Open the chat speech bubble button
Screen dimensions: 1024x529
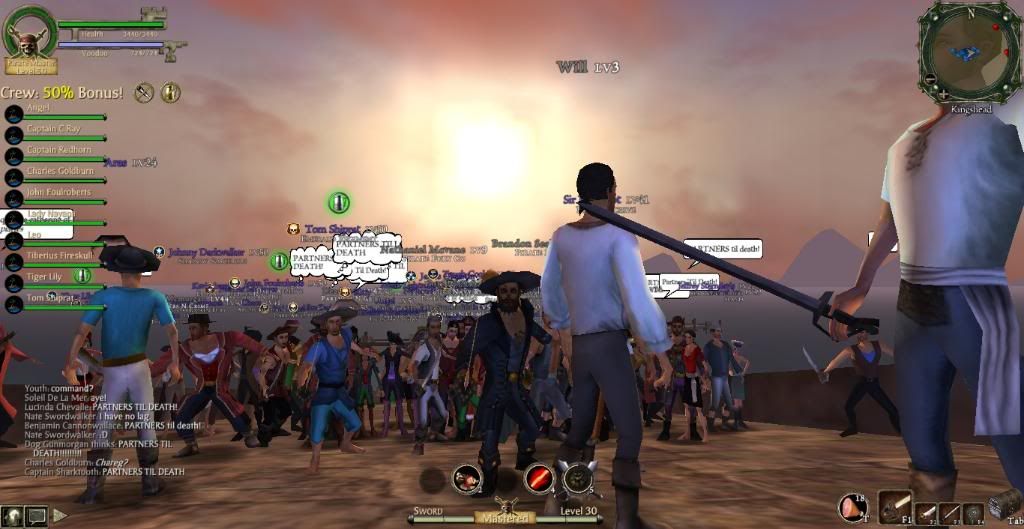click(37, 516)
